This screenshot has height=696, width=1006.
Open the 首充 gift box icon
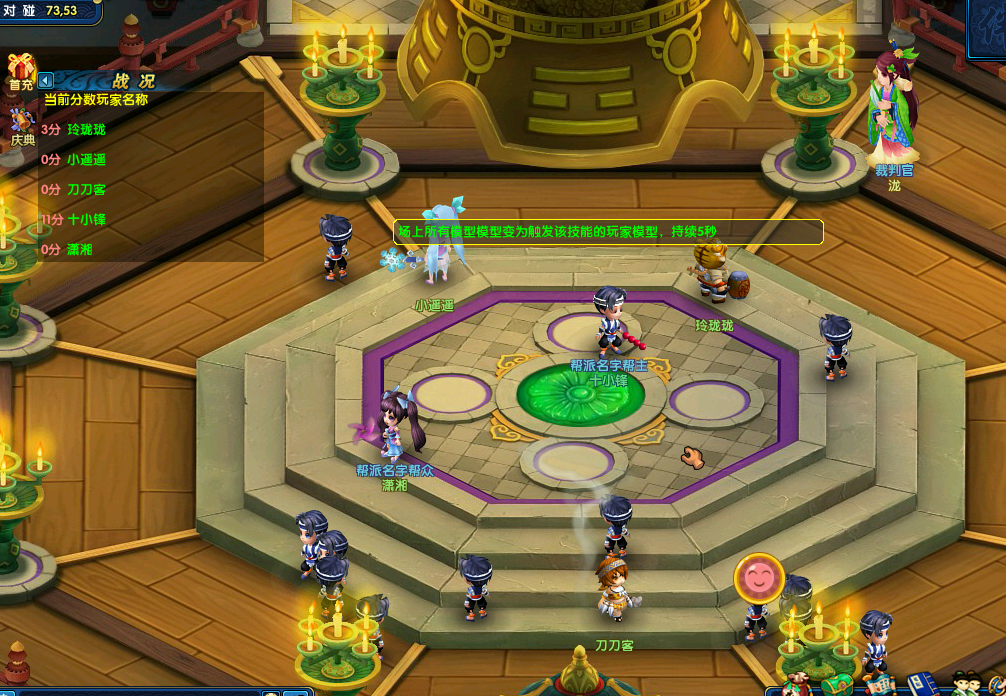point(20,72)
